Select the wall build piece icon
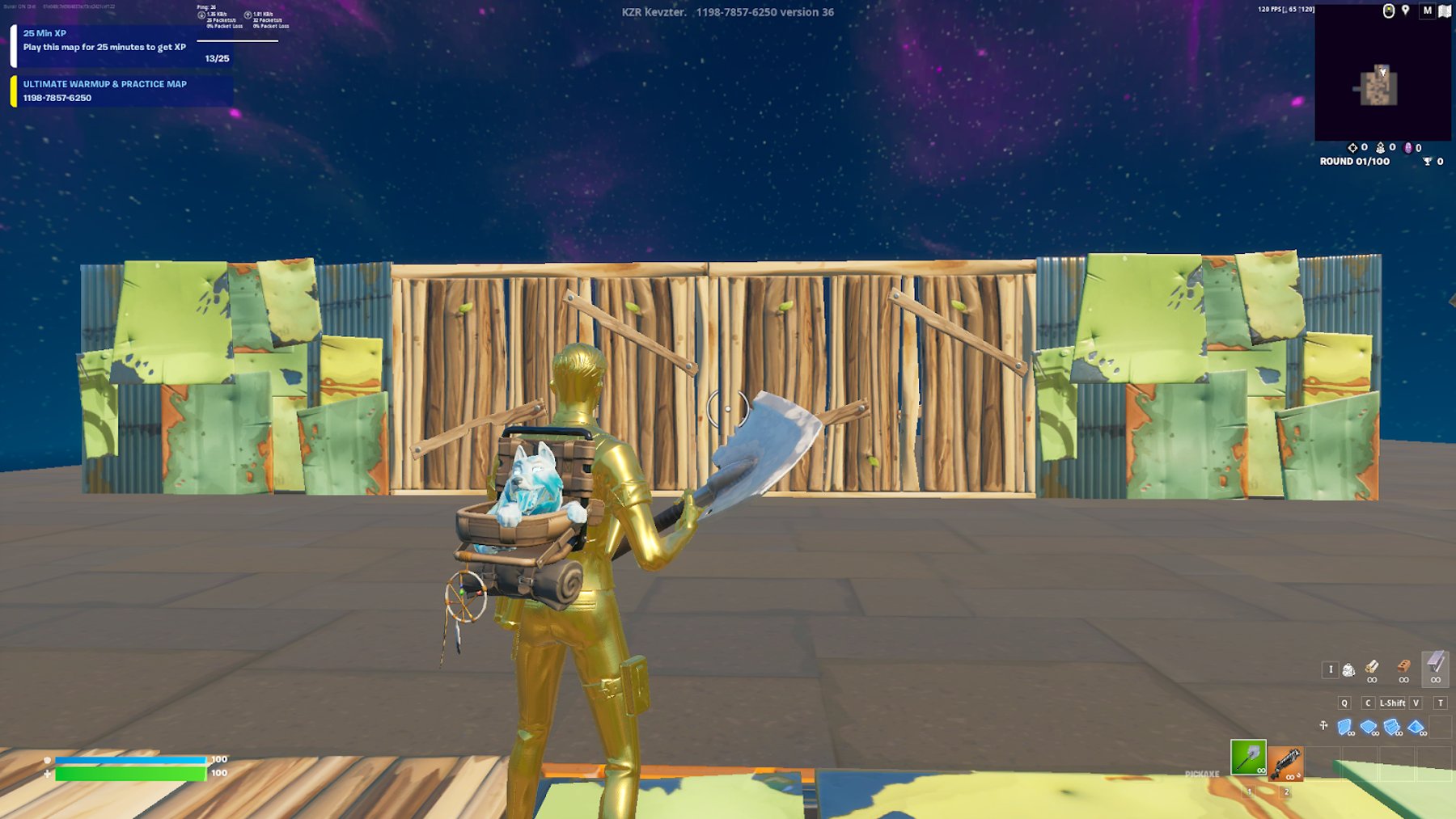This screenshot has height=819, width=1456. [x=1344, y=725]
